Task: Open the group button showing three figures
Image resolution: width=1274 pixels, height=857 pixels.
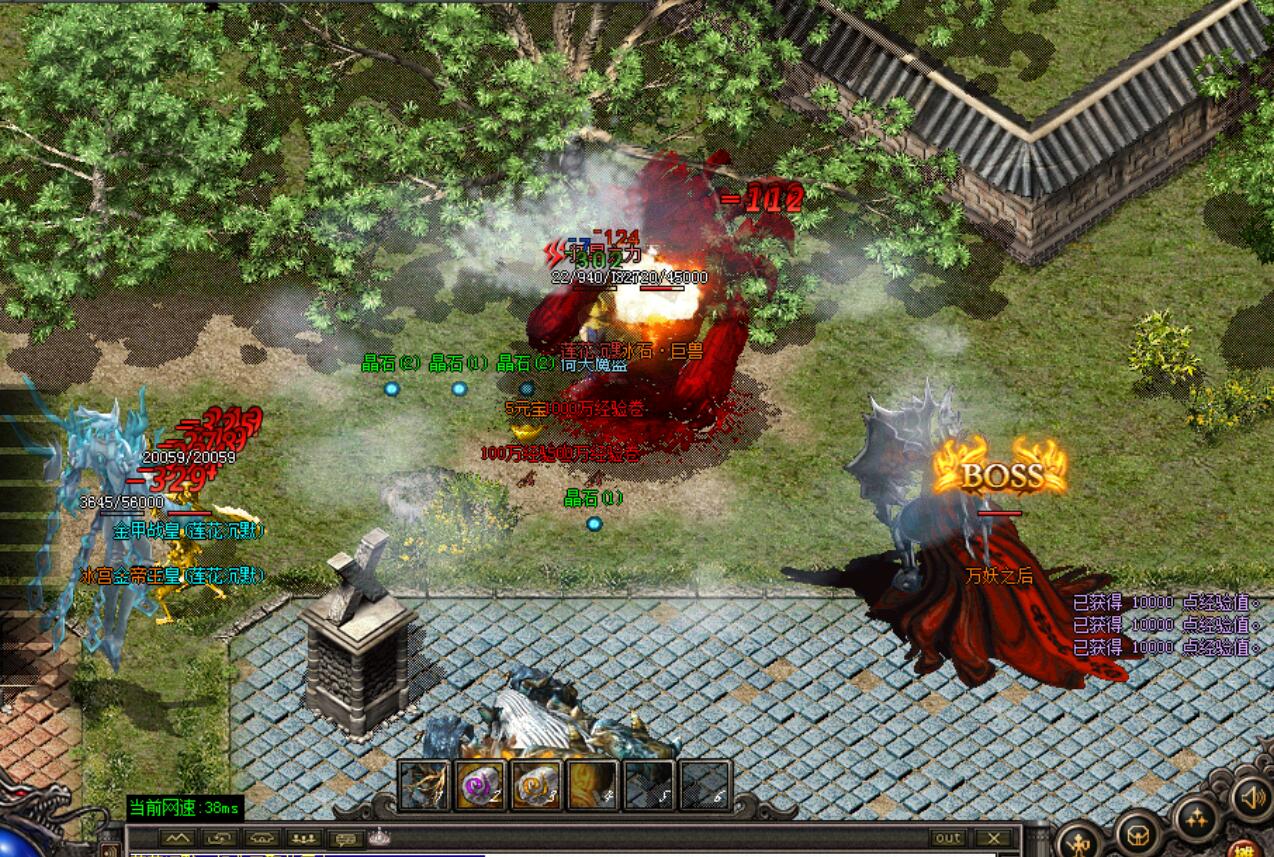Action: point(304,838)
